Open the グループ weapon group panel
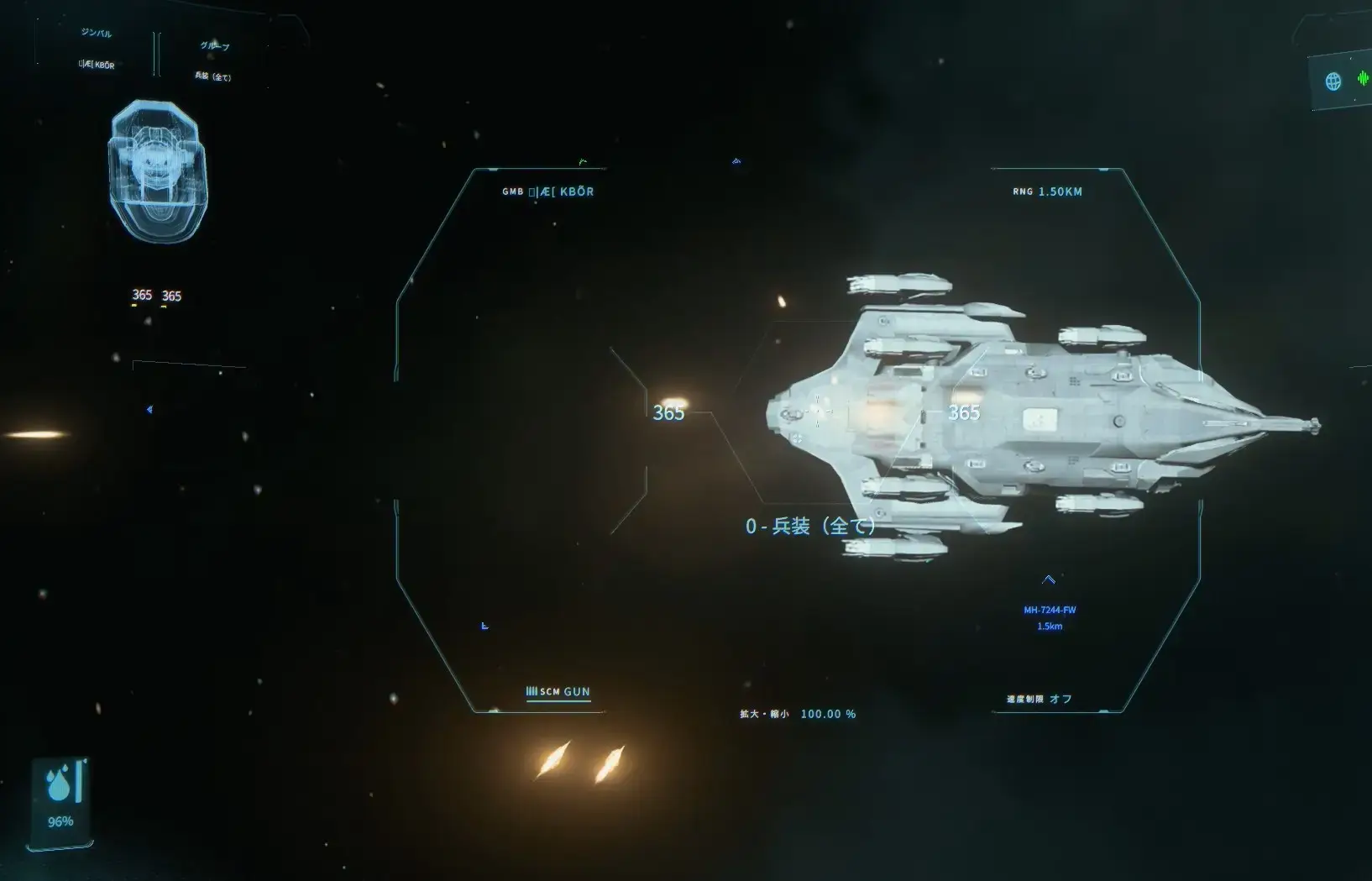The image size is (1372, 881). (x=213, y=60)
